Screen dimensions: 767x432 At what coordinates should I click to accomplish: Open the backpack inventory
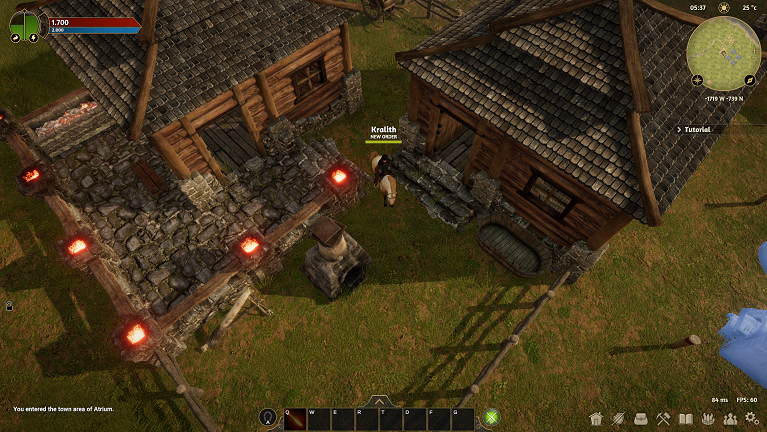coord(641,418)
